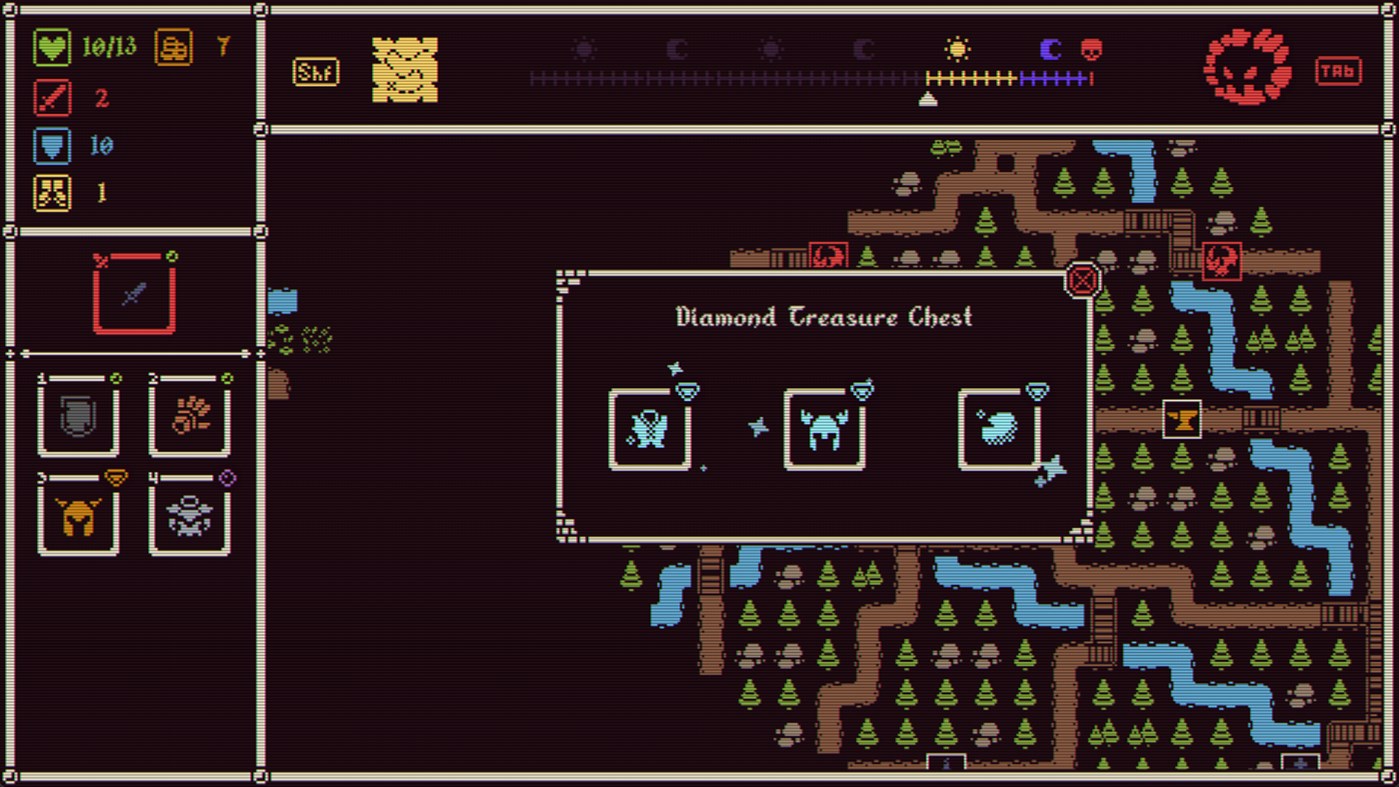Screen dimensions: 1399x787
Task: Expand inventory slot 4 purple winged helmet
Action: 189,516
